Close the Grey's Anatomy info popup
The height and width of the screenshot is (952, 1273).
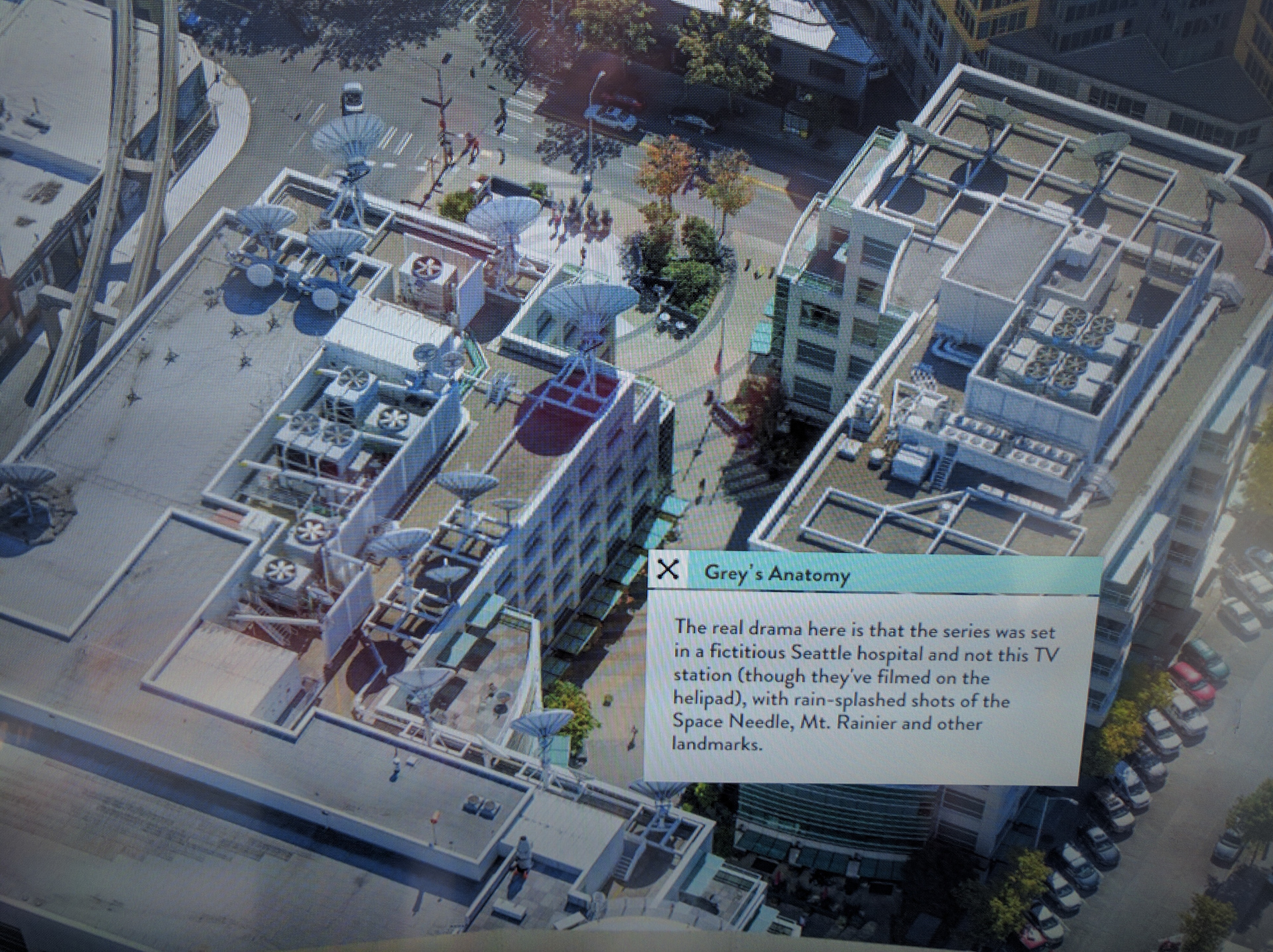(x=668, y=569)
